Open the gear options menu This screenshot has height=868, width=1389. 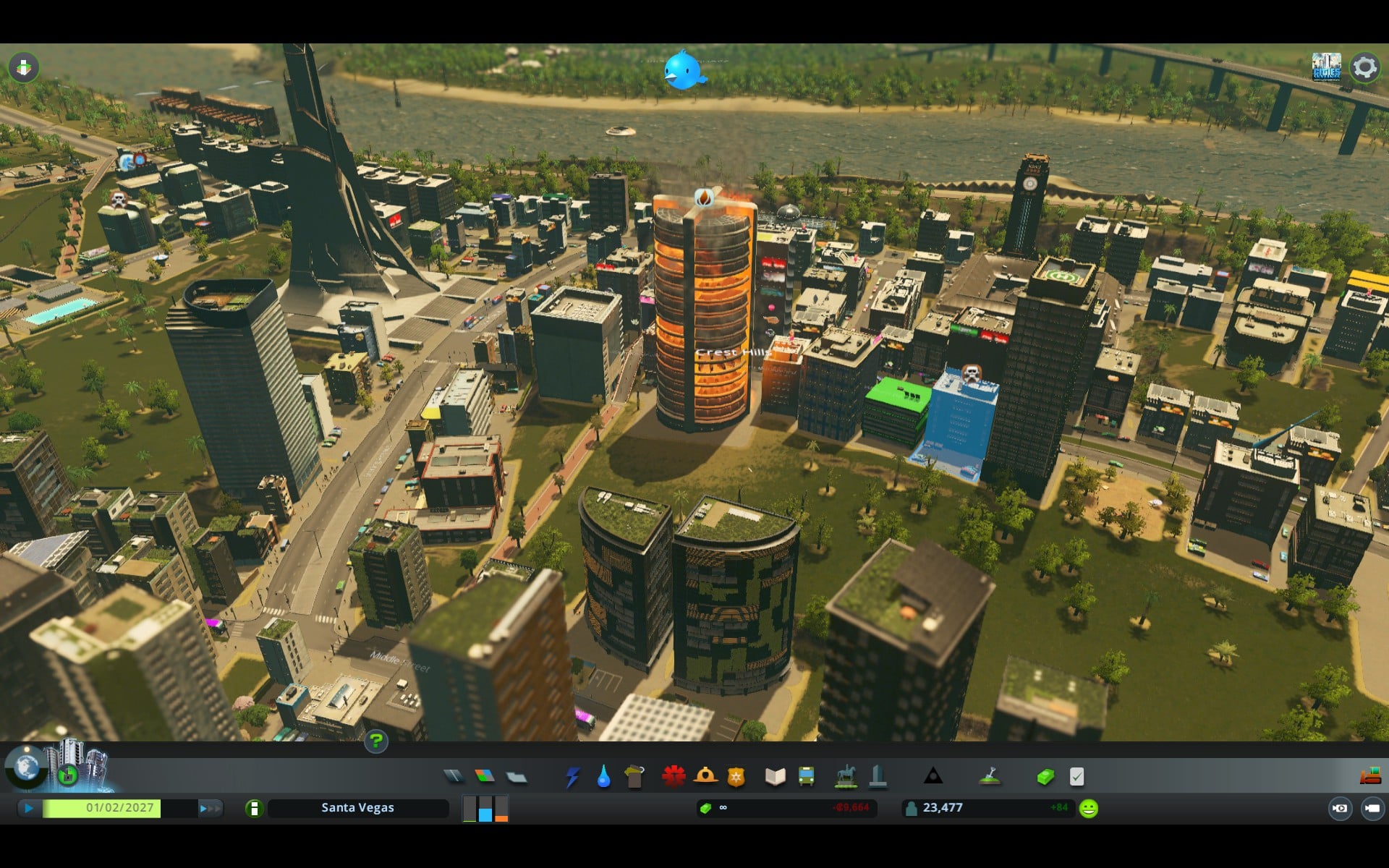[x=1364, y=67]
